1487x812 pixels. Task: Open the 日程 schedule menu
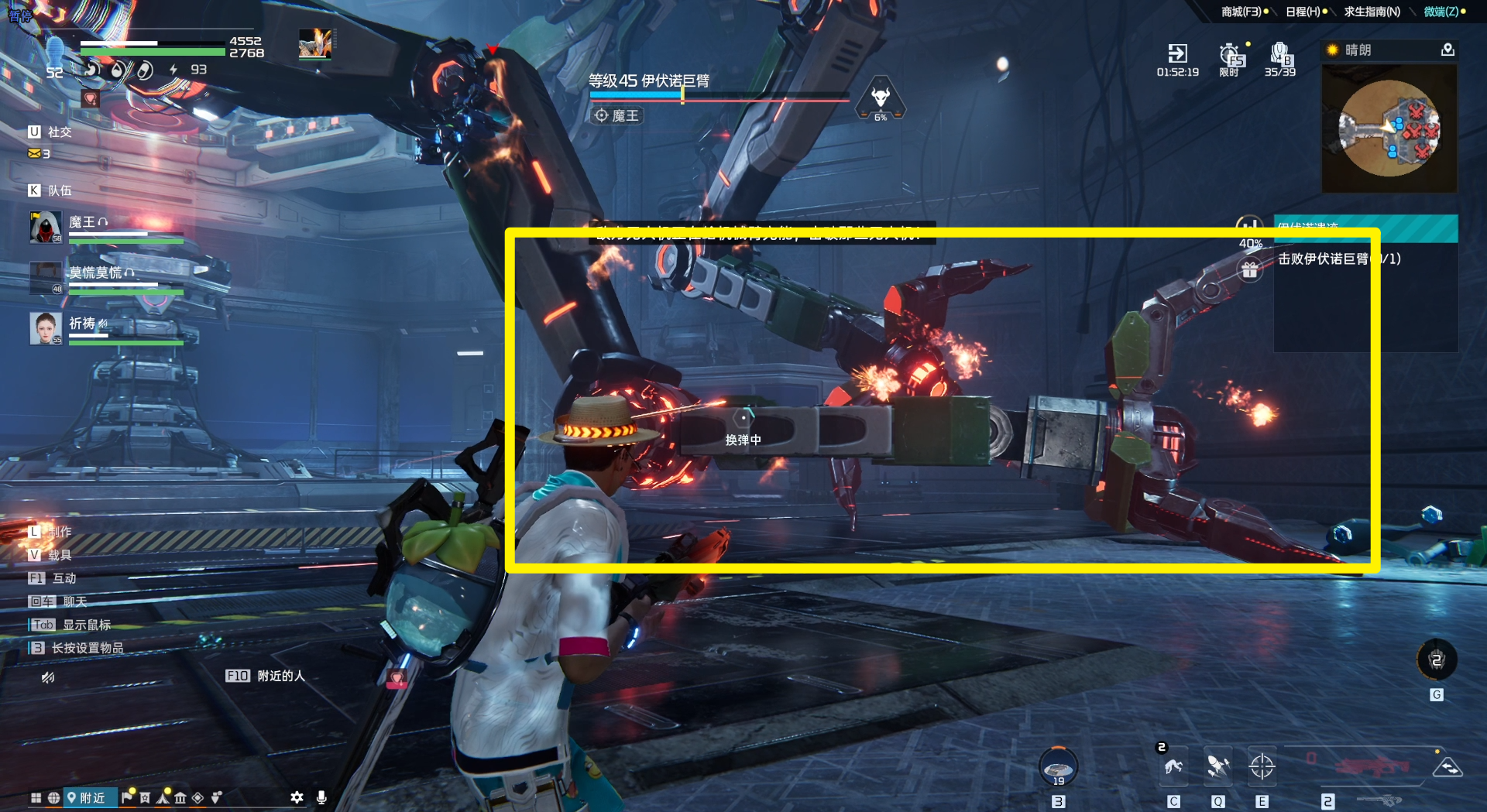tap(1303, 12)
